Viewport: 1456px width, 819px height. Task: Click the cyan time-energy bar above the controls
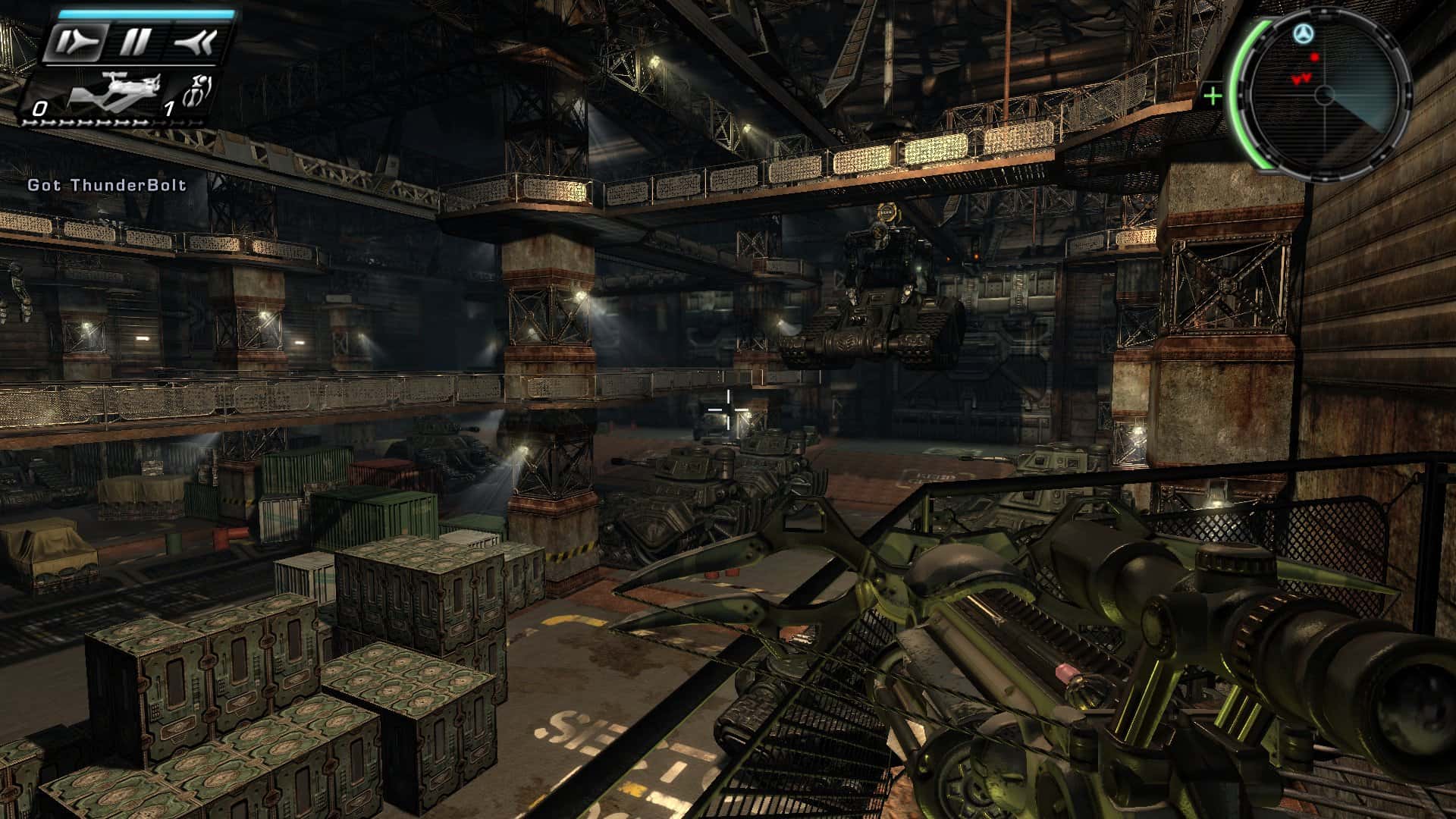coord(146,14)
